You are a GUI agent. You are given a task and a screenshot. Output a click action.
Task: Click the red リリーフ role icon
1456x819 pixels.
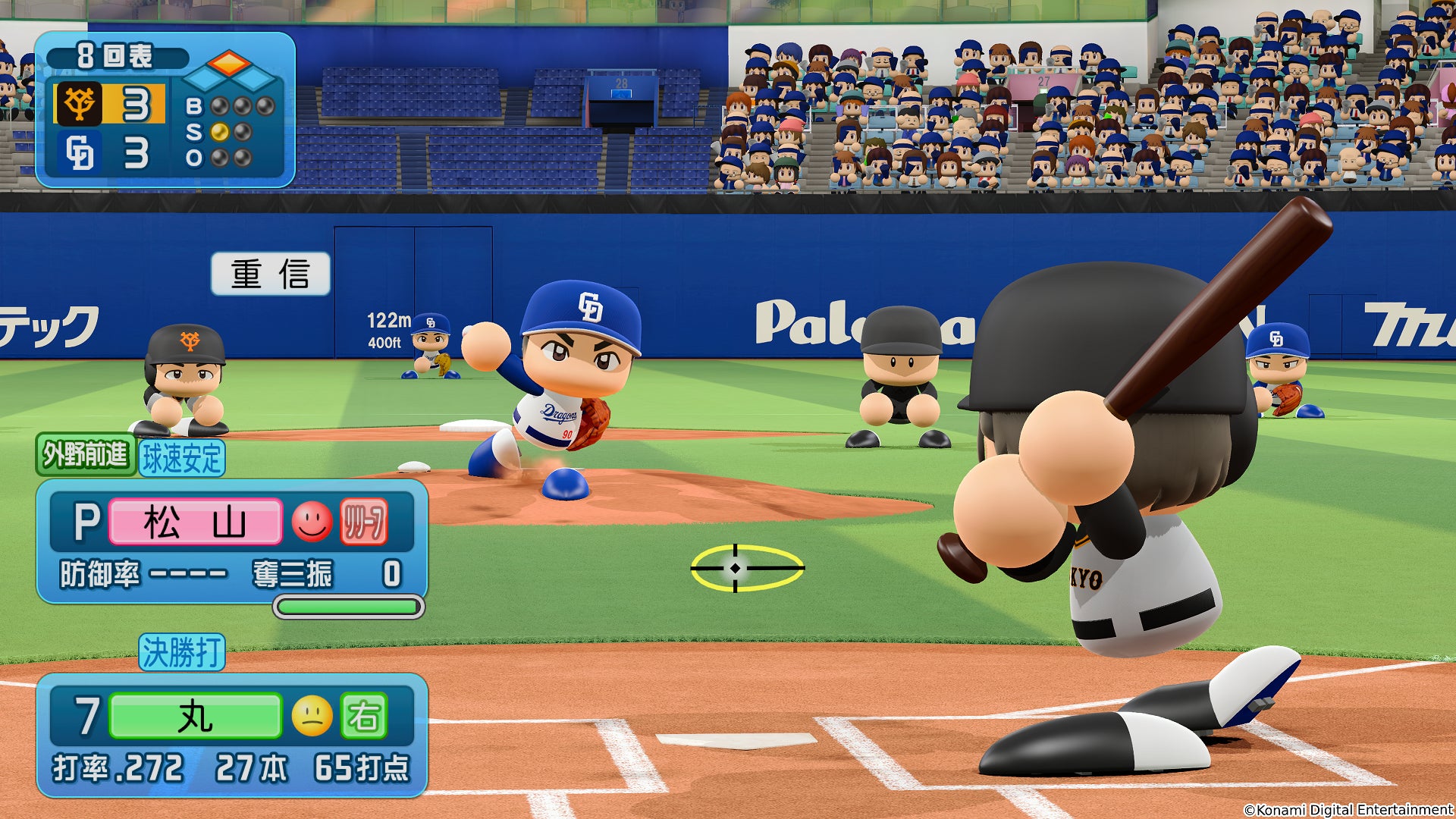pos(364,522)
